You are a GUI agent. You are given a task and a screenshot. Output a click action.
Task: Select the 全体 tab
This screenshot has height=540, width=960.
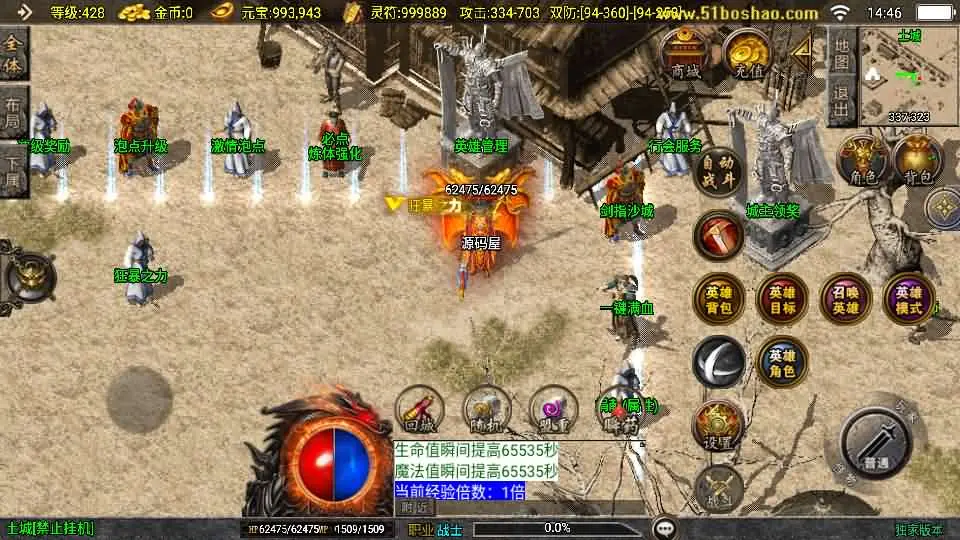coord(13,54)
